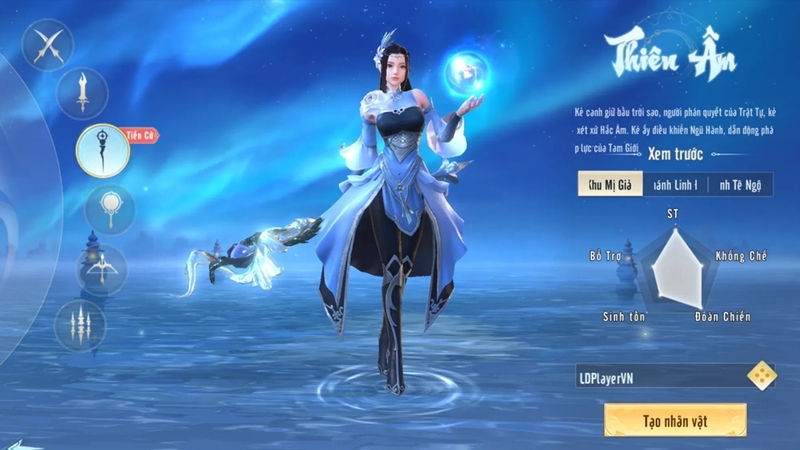Open the Tề Ngọ preview tab
800x450 pixels.
tap(740, 185)
